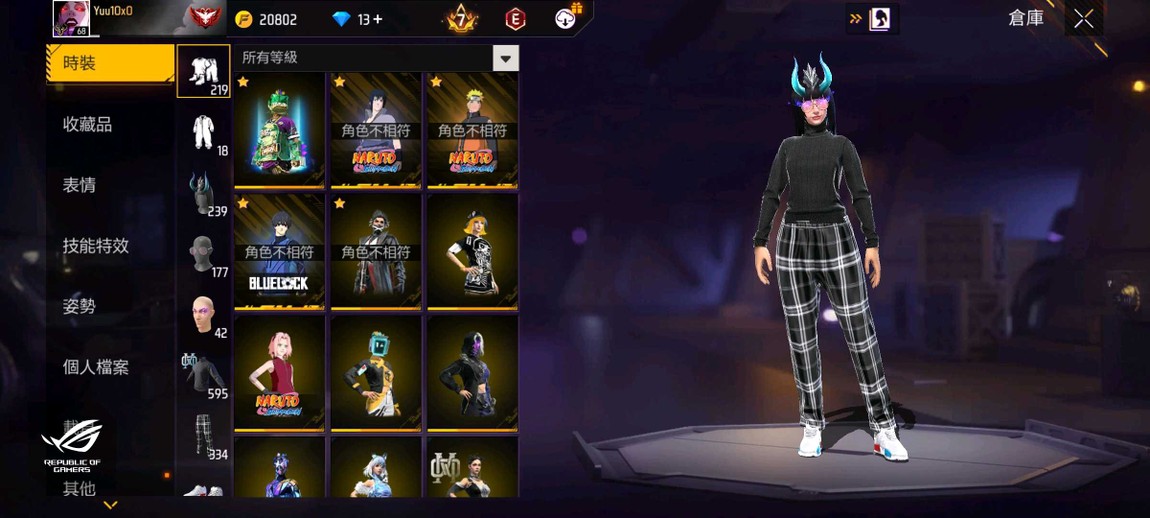The height and width of the screenshot is (518, 1150).
Task: Select the green dragon outfit bundle
Action: point(279,129)
